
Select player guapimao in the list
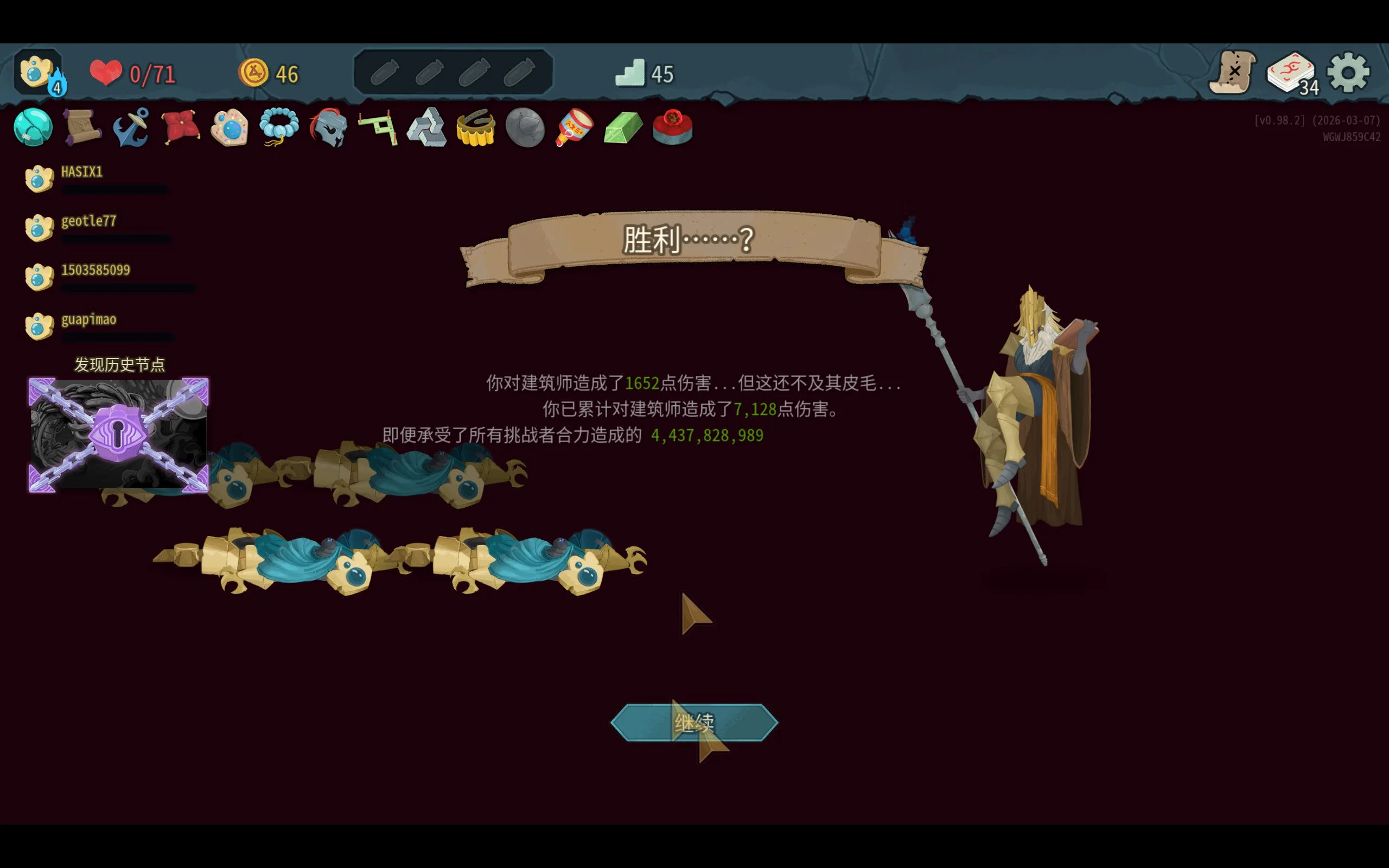tap(88, 320)
